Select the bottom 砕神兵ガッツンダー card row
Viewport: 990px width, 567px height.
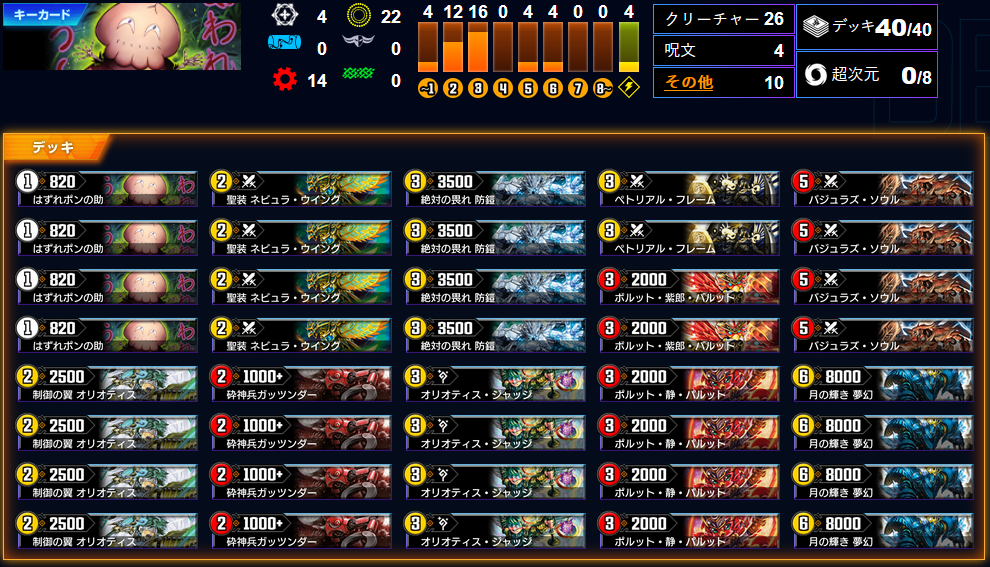tap(301, 530)
